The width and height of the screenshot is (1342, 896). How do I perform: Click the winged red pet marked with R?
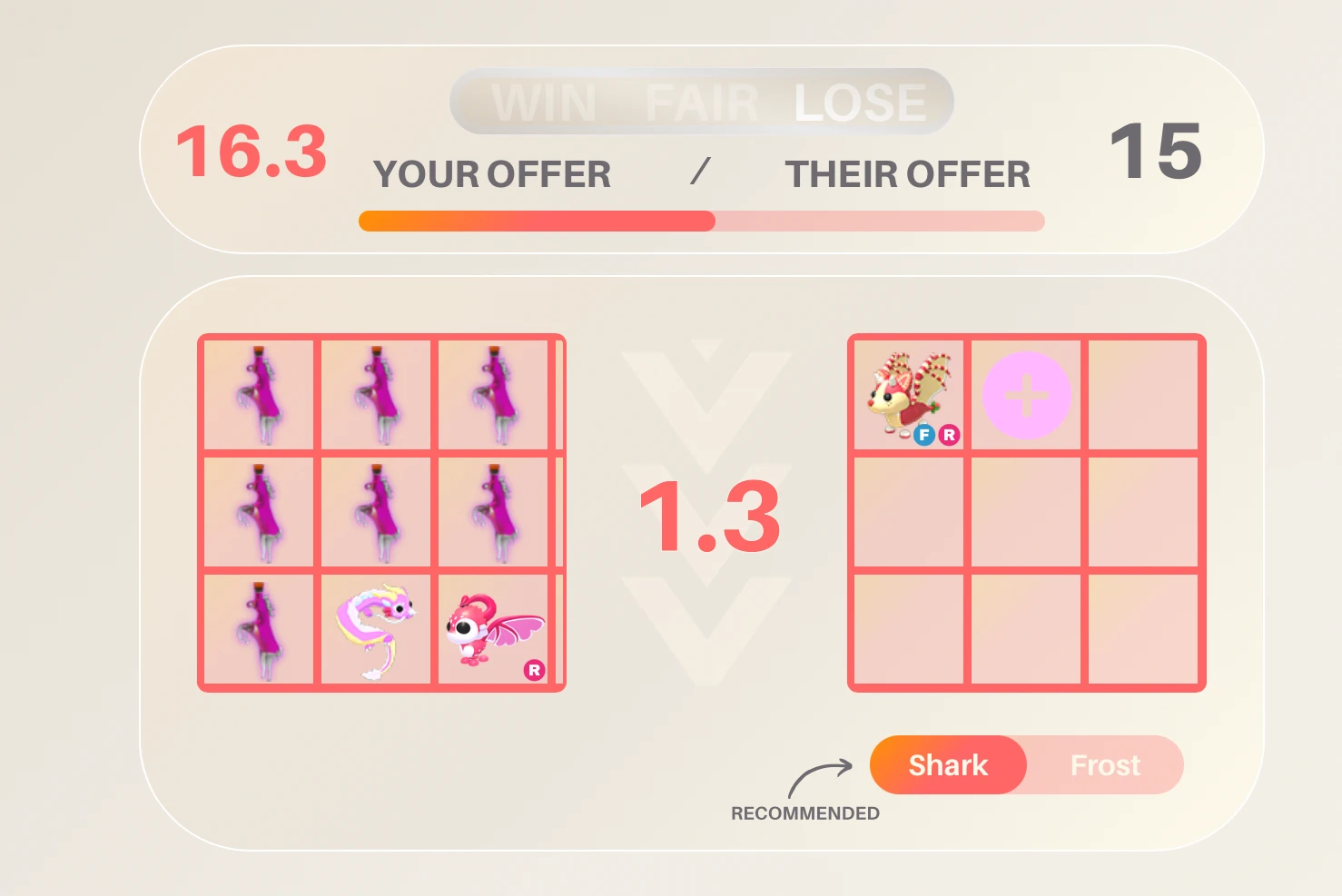(x=495, y=630)
